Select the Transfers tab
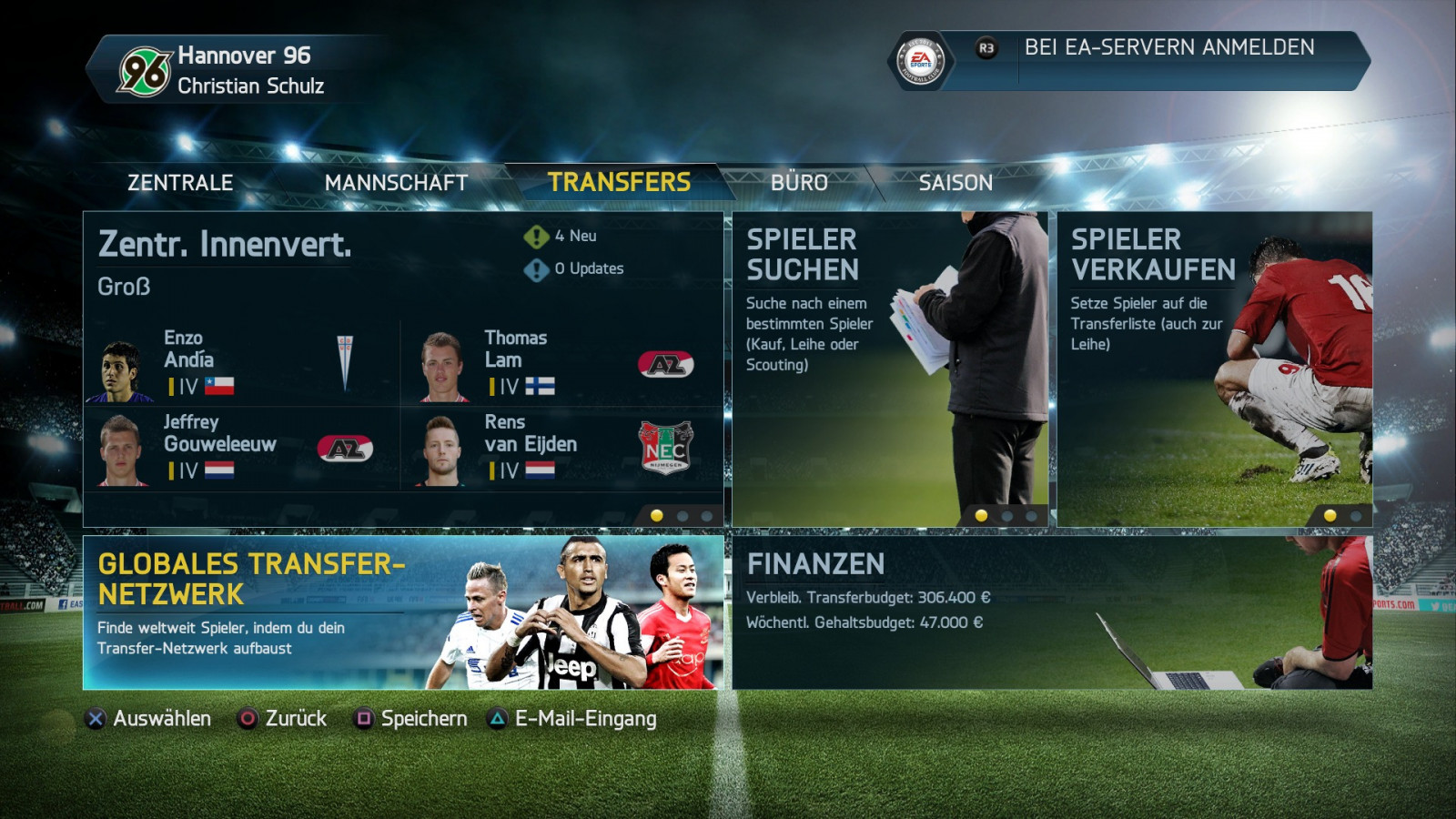Image resolution: width=1456 pixels, height=819 pixels. (x=619, y=182)
